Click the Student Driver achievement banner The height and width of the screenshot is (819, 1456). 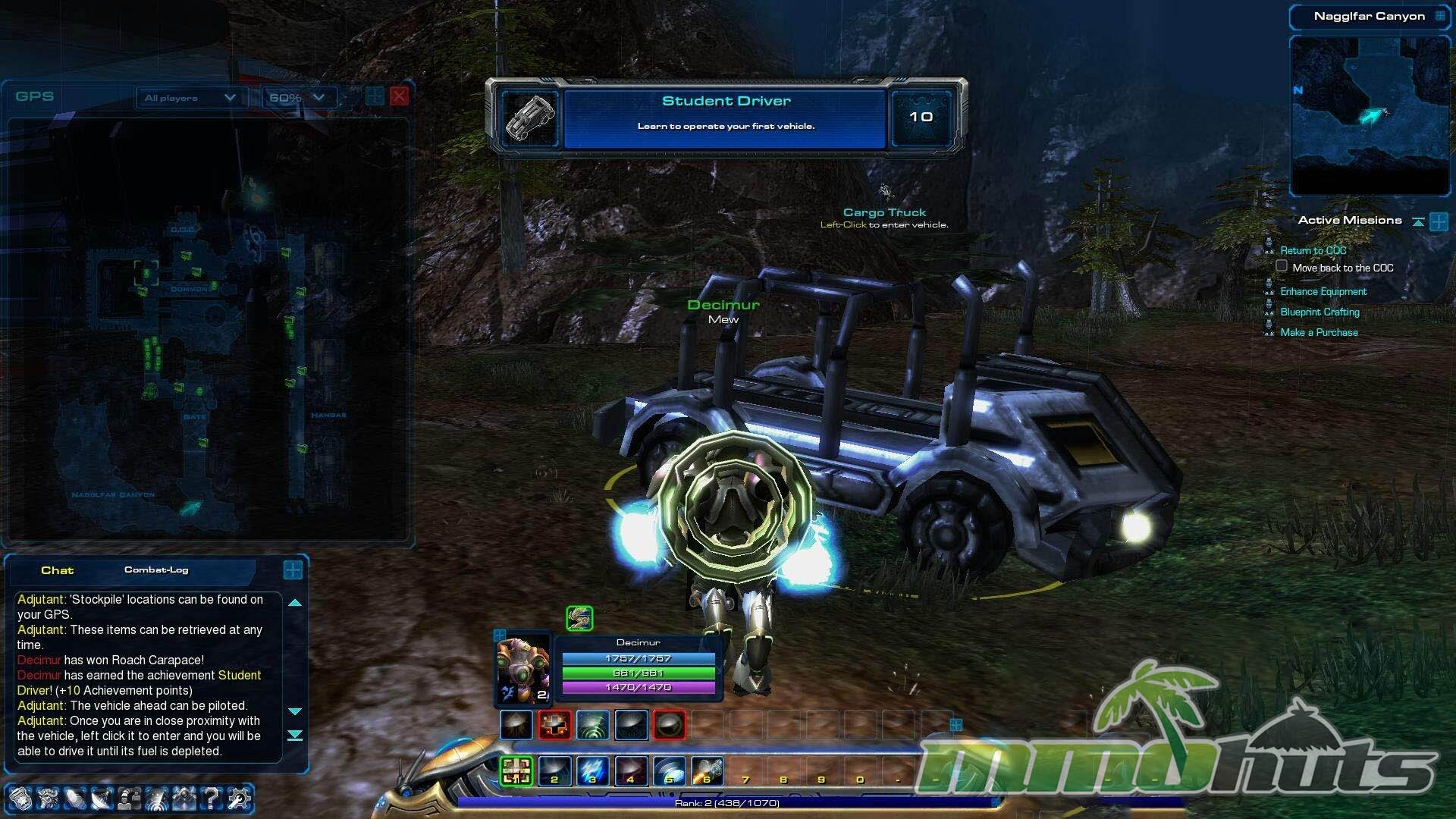pyautogui.click(x=726, y=116)
